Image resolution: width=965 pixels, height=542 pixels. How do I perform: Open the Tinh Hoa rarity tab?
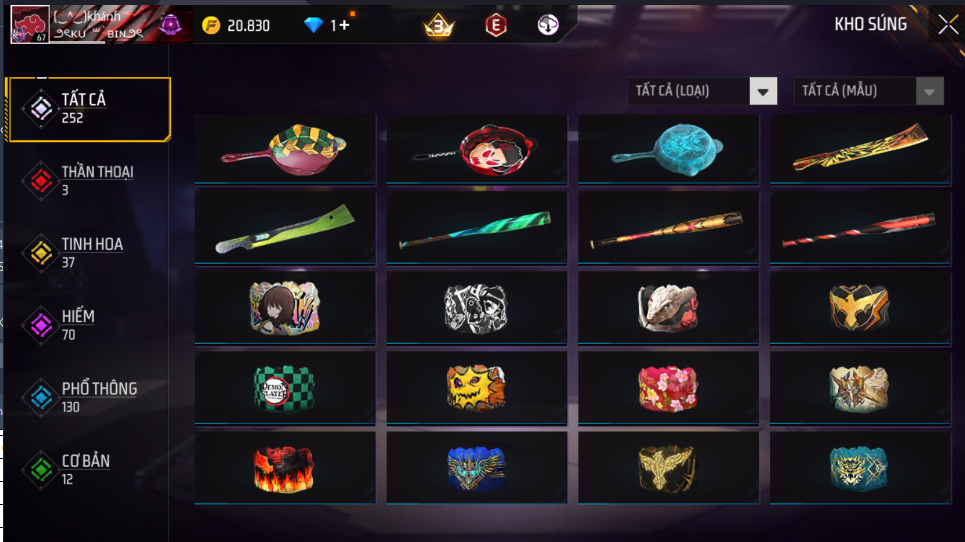point(88,252)
